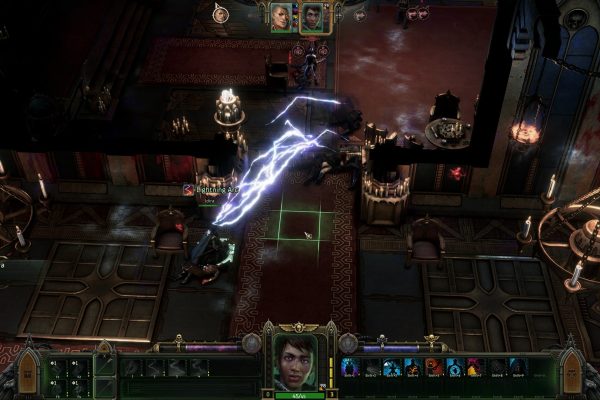Click the active character portrait in bottom bar

tap(296, 360)
